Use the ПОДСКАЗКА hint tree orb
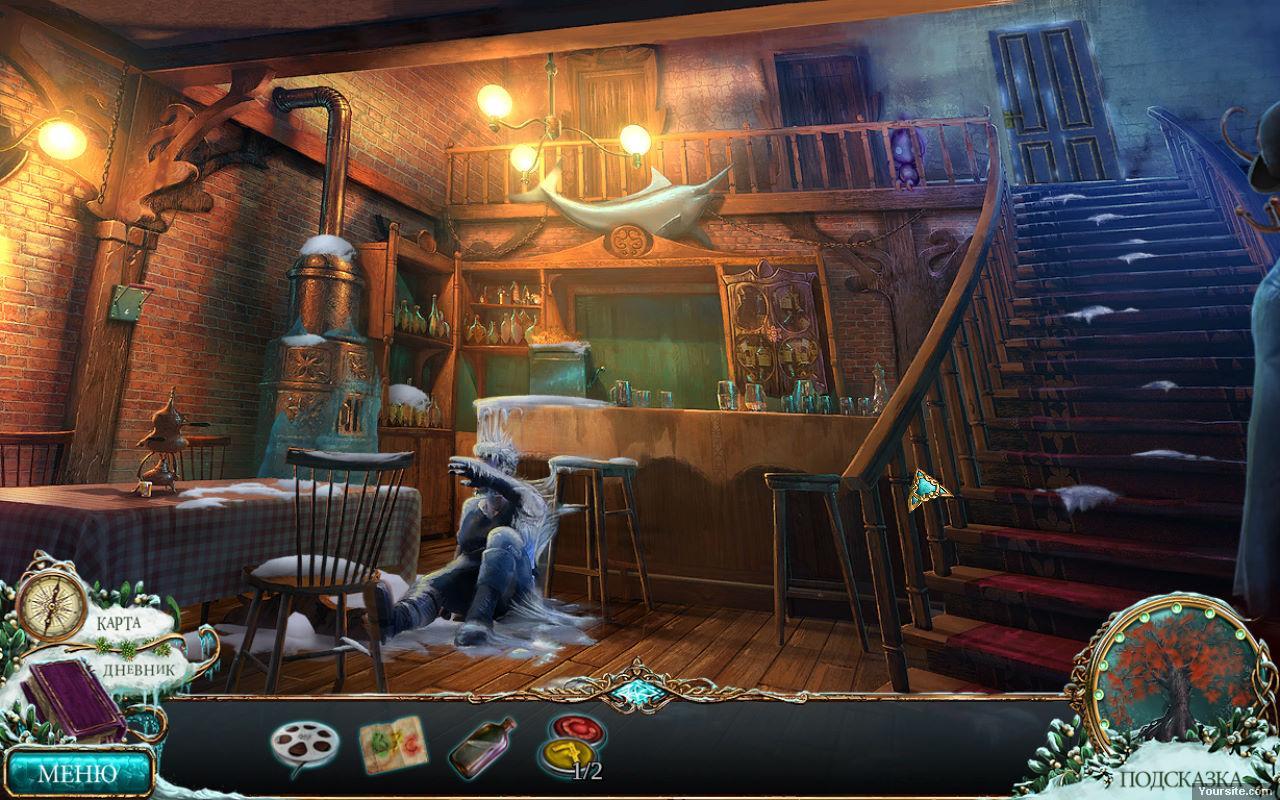Screen dimensions: 1280x800 pyautogui.click(x=1171, y=680)
